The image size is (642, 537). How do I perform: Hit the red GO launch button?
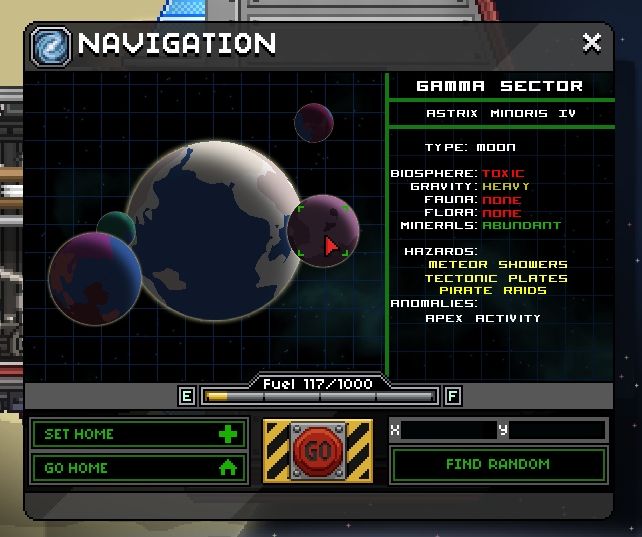[317, 451]
